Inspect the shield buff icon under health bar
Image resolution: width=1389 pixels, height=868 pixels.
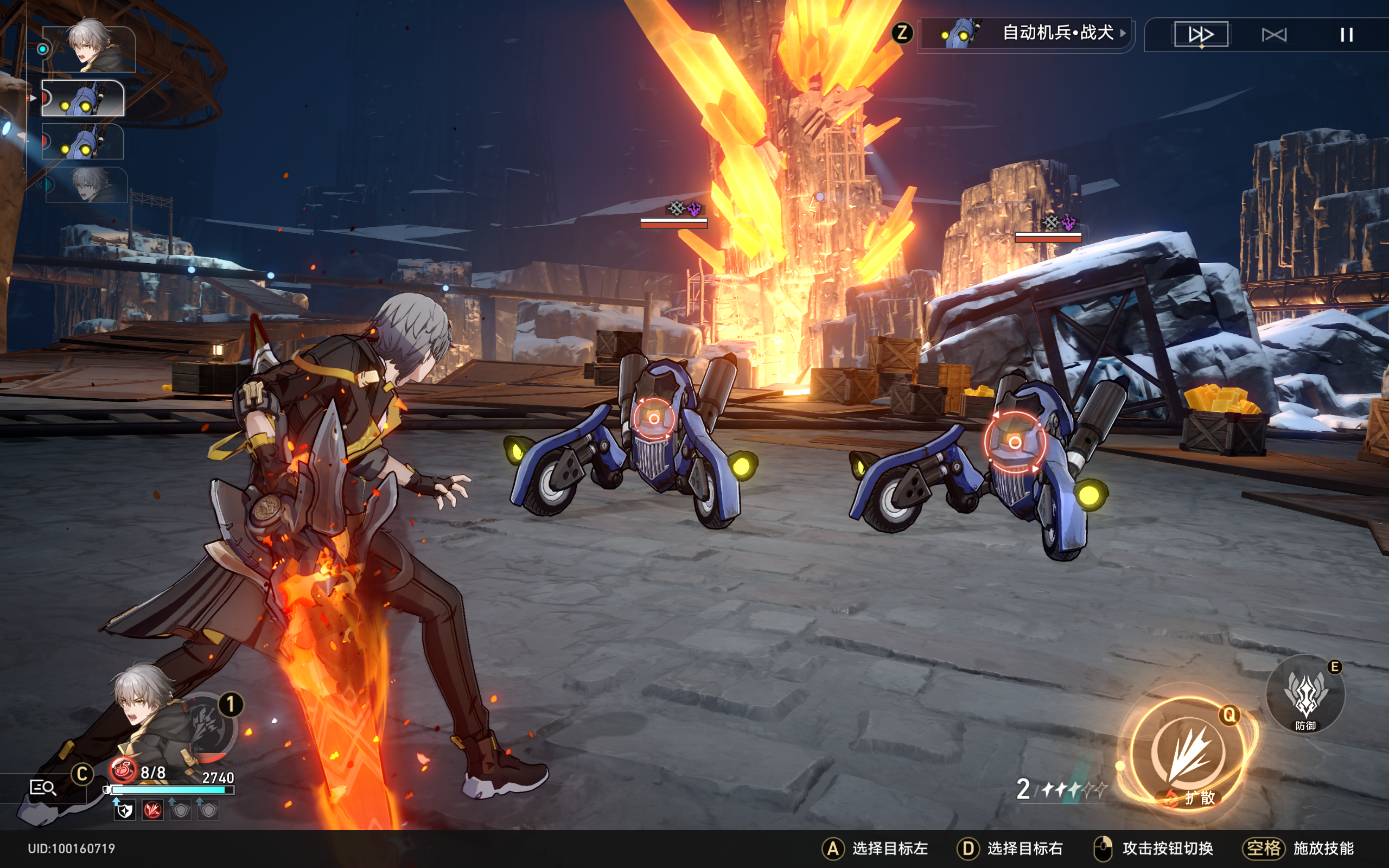(125, 810)
